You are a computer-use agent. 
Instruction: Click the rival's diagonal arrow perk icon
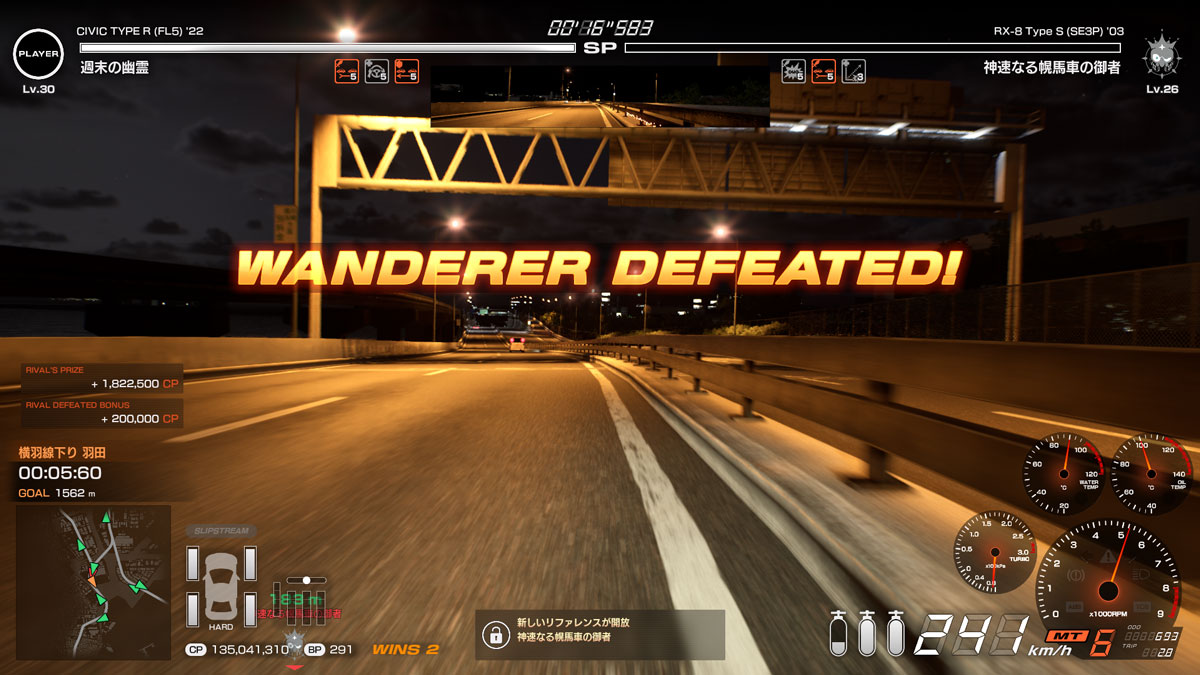[853, 71]
